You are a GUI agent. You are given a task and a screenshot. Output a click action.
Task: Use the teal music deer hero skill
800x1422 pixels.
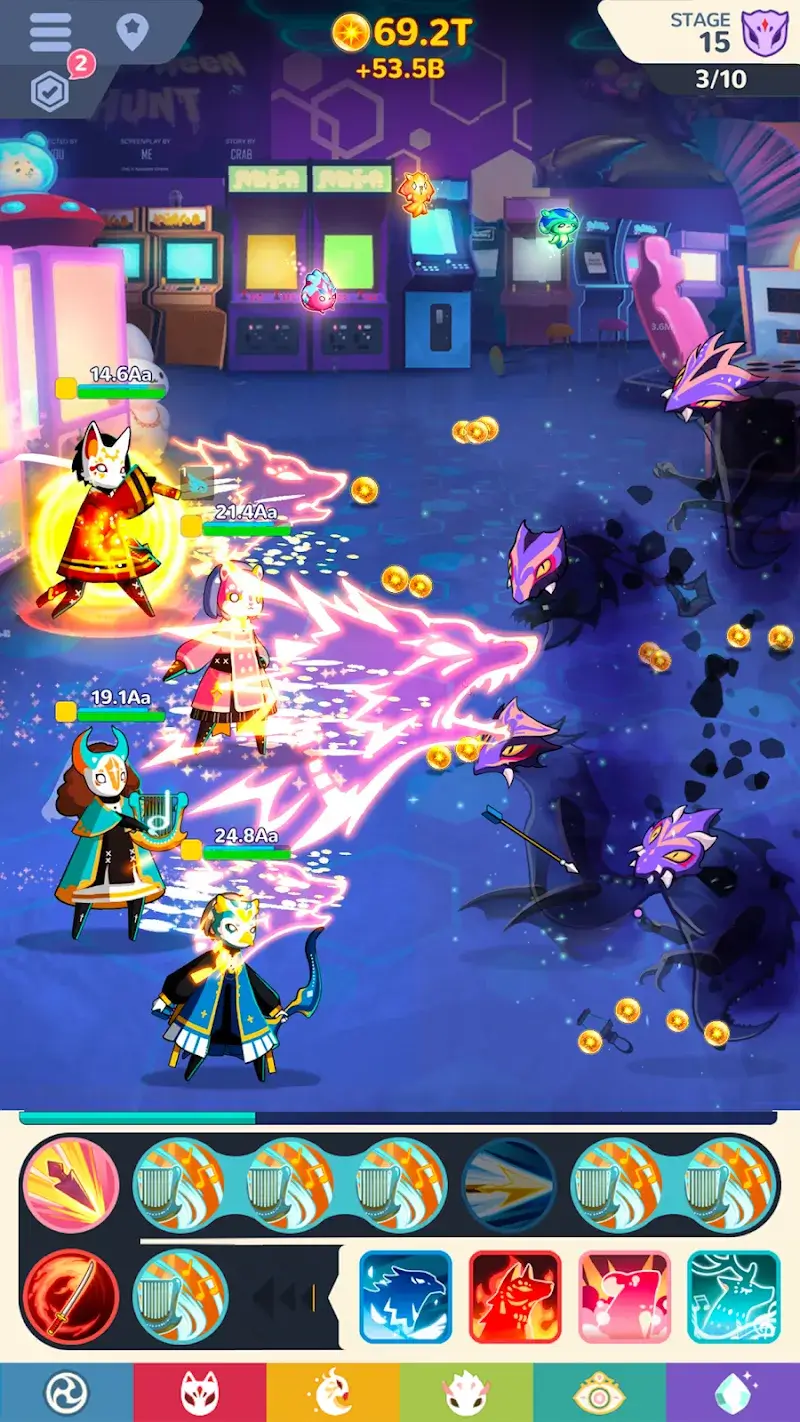tap(733, 1296)
